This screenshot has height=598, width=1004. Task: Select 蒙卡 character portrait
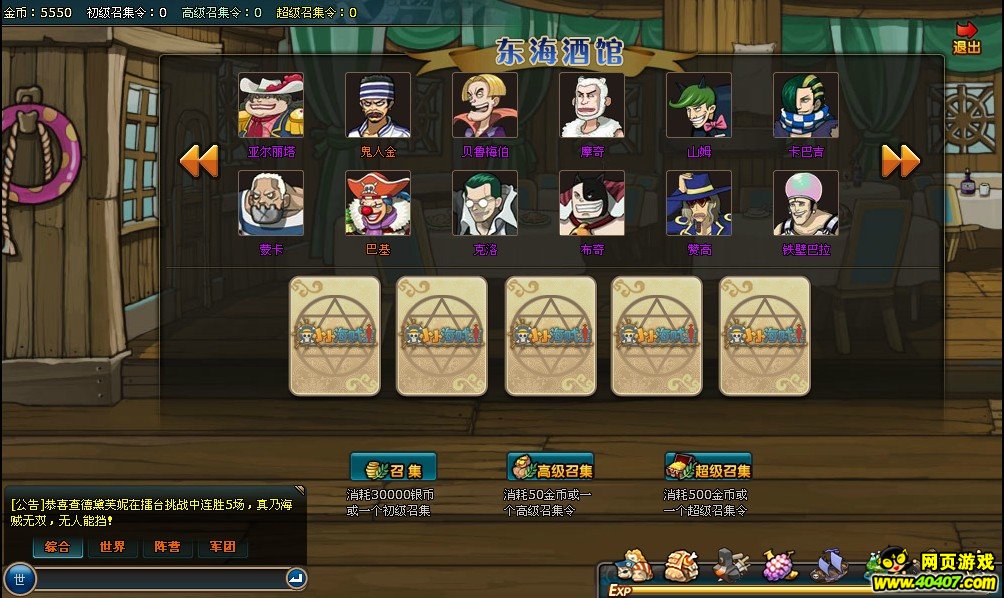tap(271, 203)
